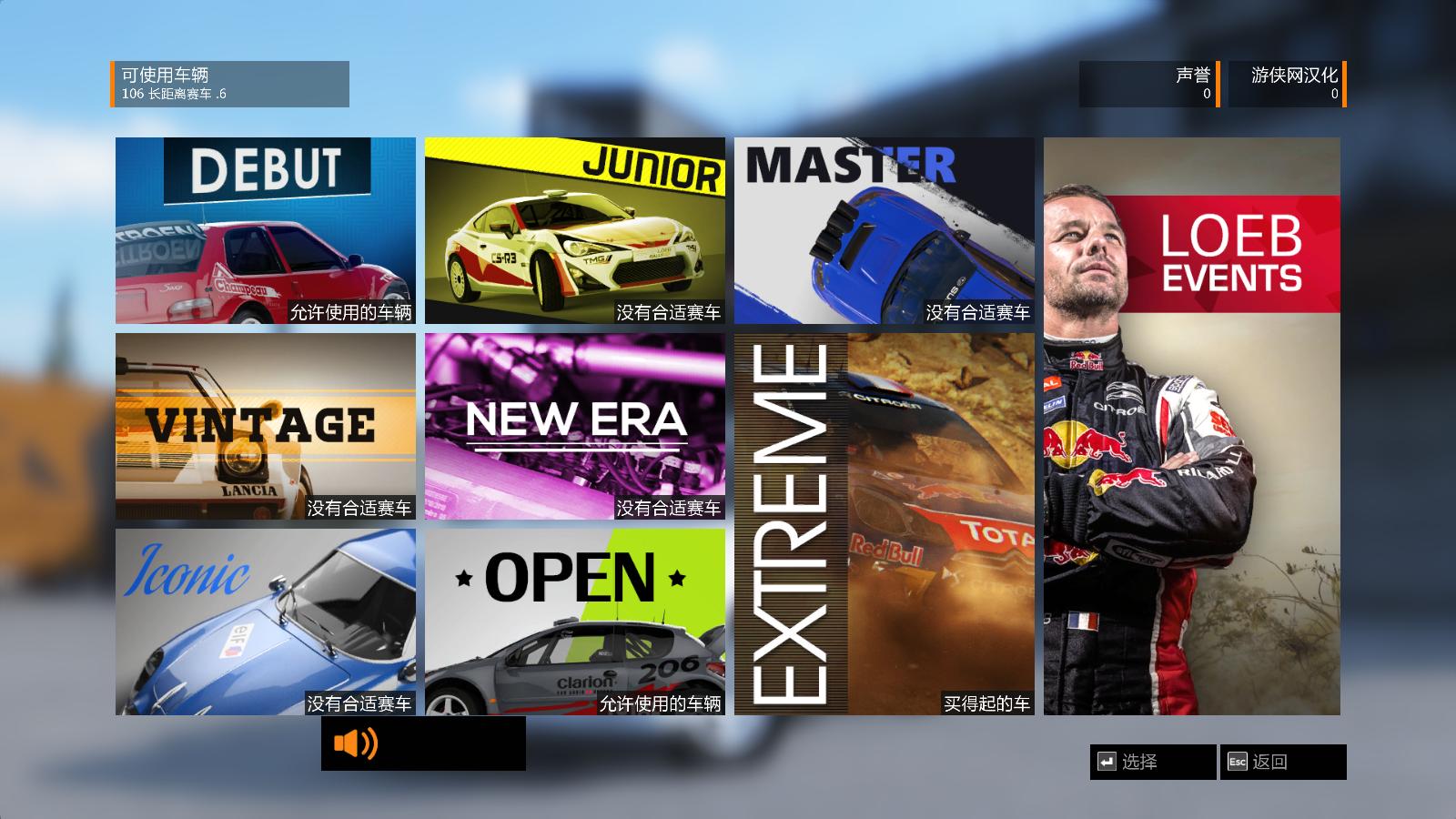Open the NEW ERA category tile
This screenshot has height=819, width=1456.
point(574,426)
